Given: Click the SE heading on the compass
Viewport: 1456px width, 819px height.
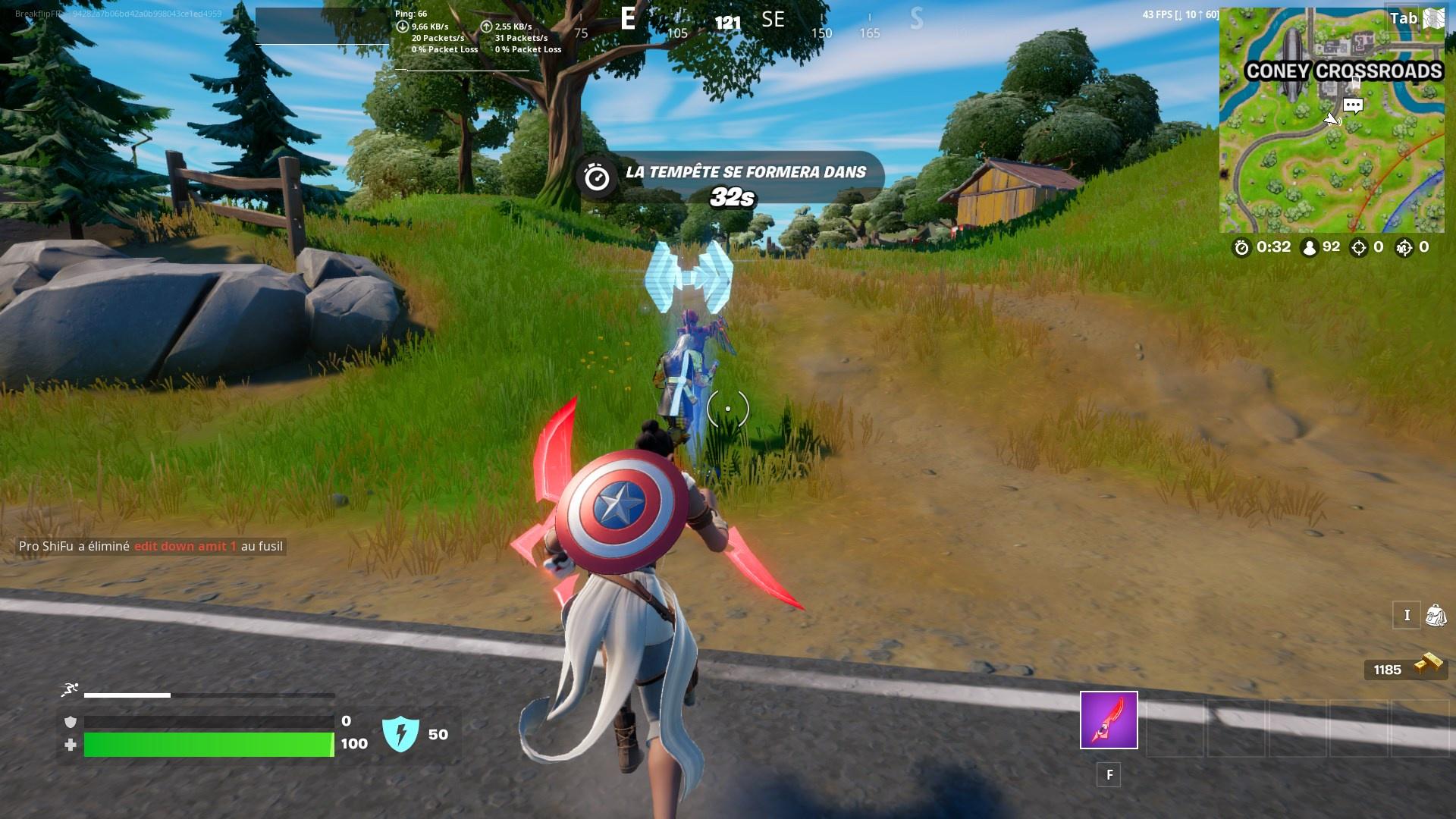Looking at the screenshot, I should point(771,20).
